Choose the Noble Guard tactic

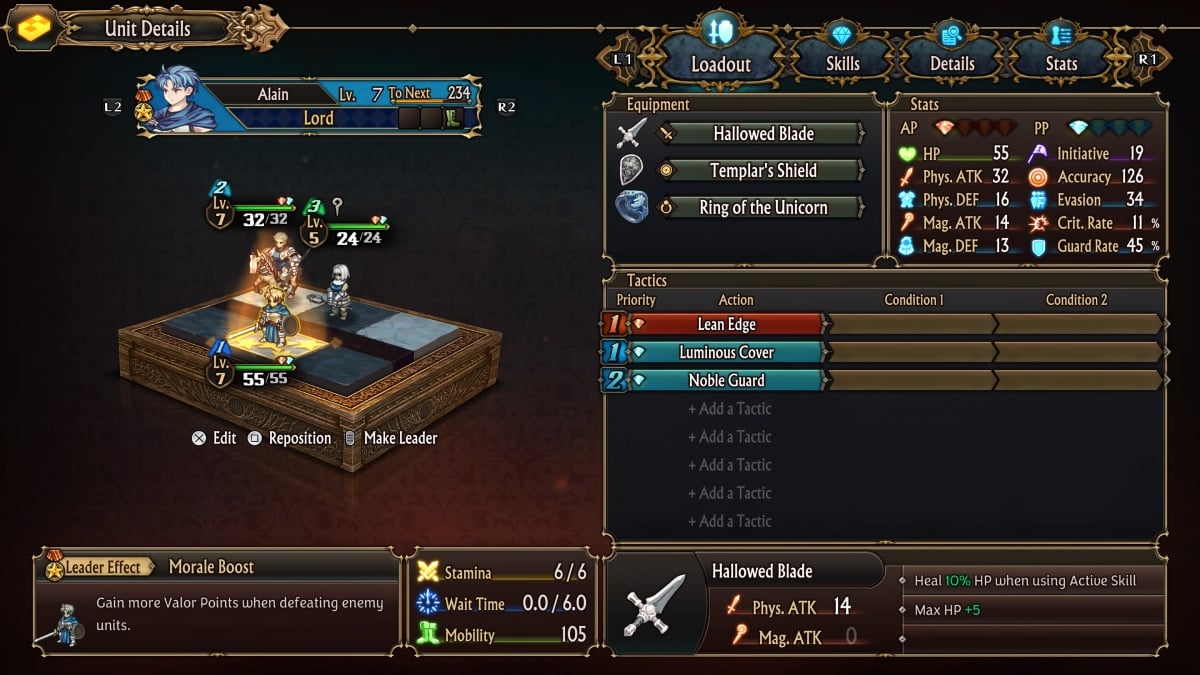pyautogui.click(x=726, y=380)
